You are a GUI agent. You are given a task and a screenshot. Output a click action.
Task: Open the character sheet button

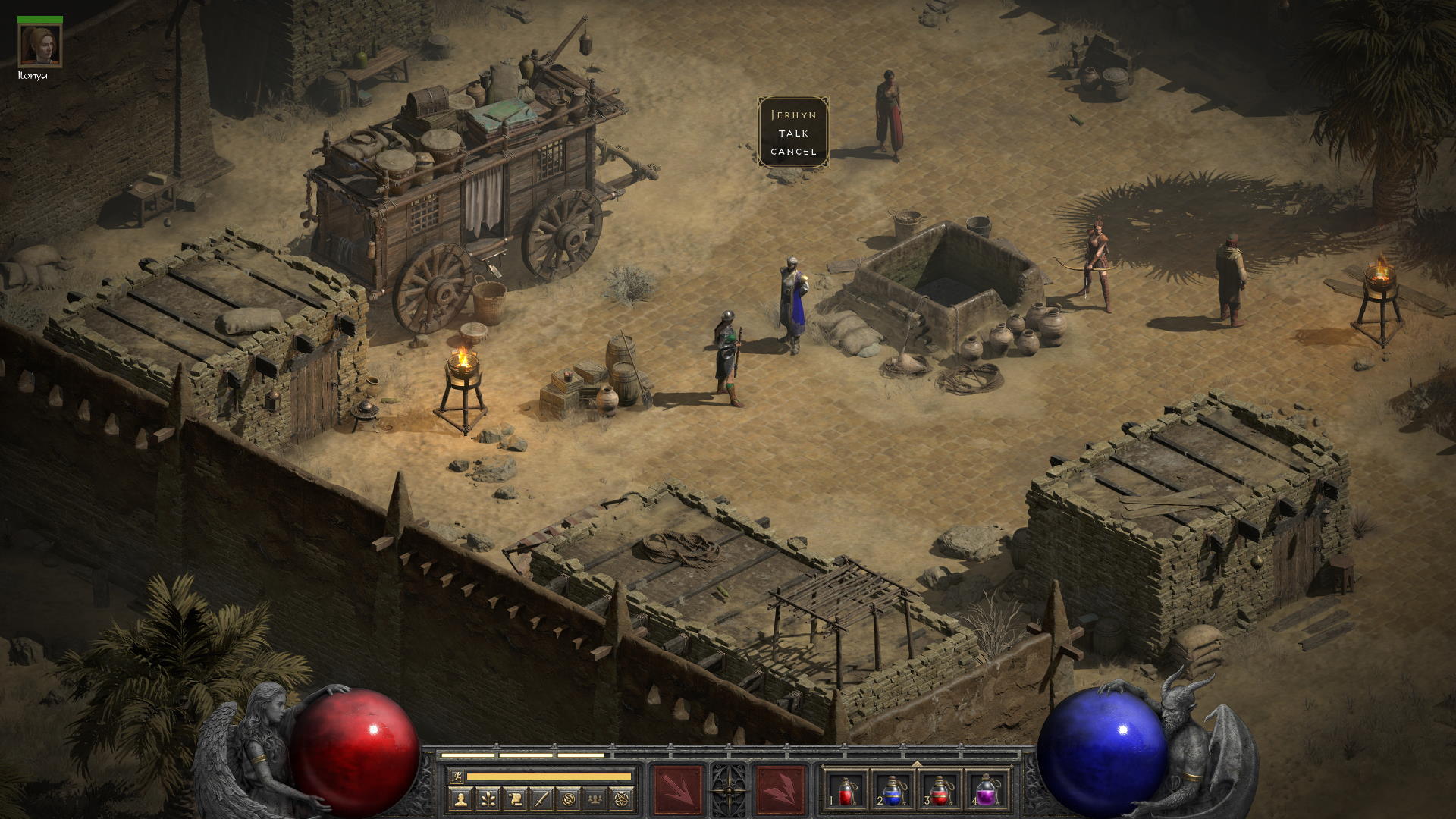[x=460, y=799]
